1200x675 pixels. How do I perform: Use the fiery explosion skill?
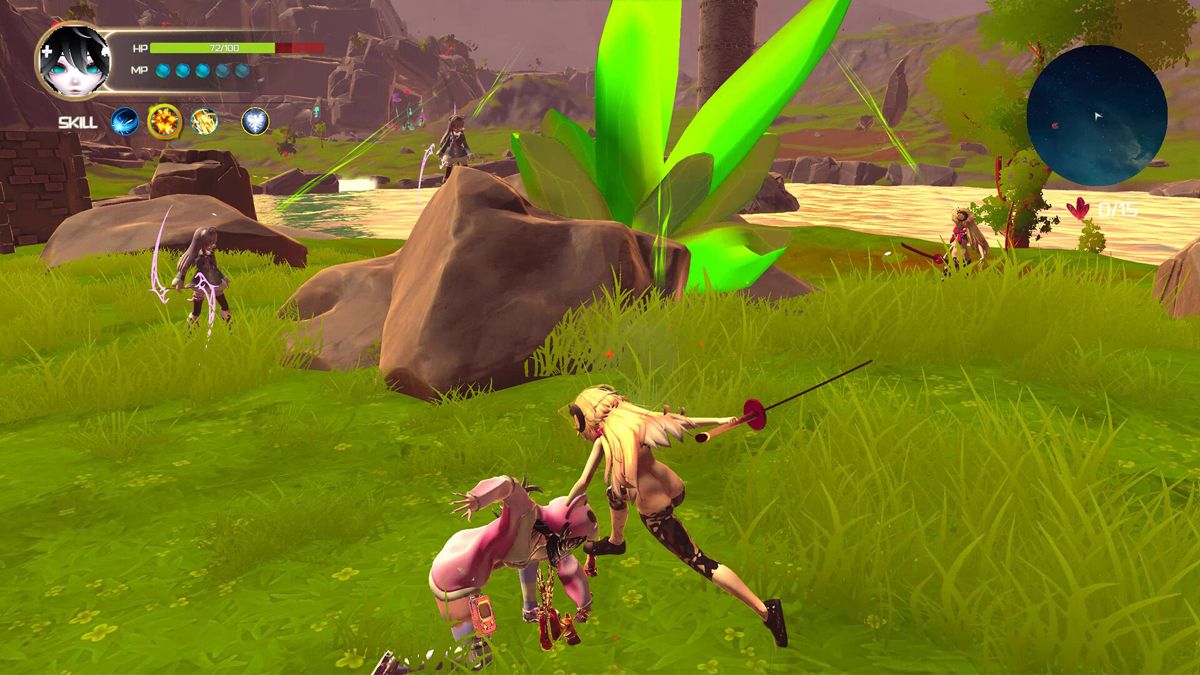point(164,121)
